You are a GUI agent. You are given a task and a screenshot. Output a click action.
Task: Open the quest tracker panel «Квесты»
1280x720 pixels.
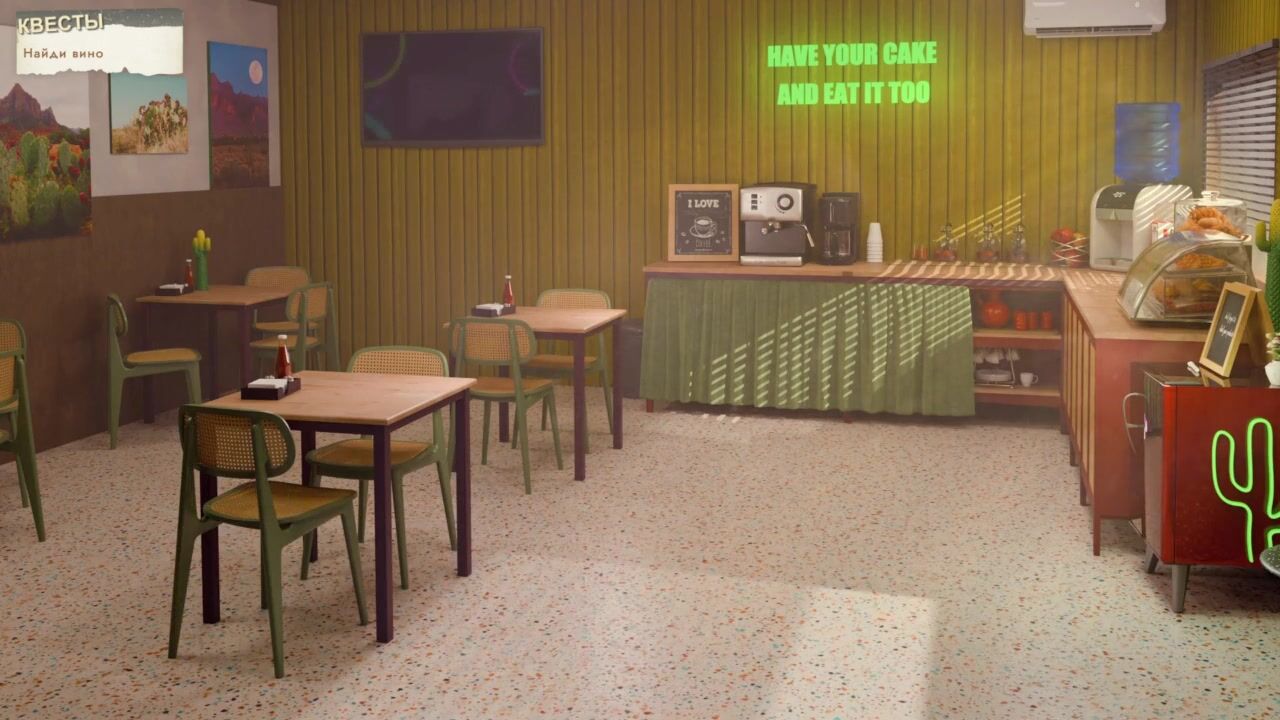point(61,24)
